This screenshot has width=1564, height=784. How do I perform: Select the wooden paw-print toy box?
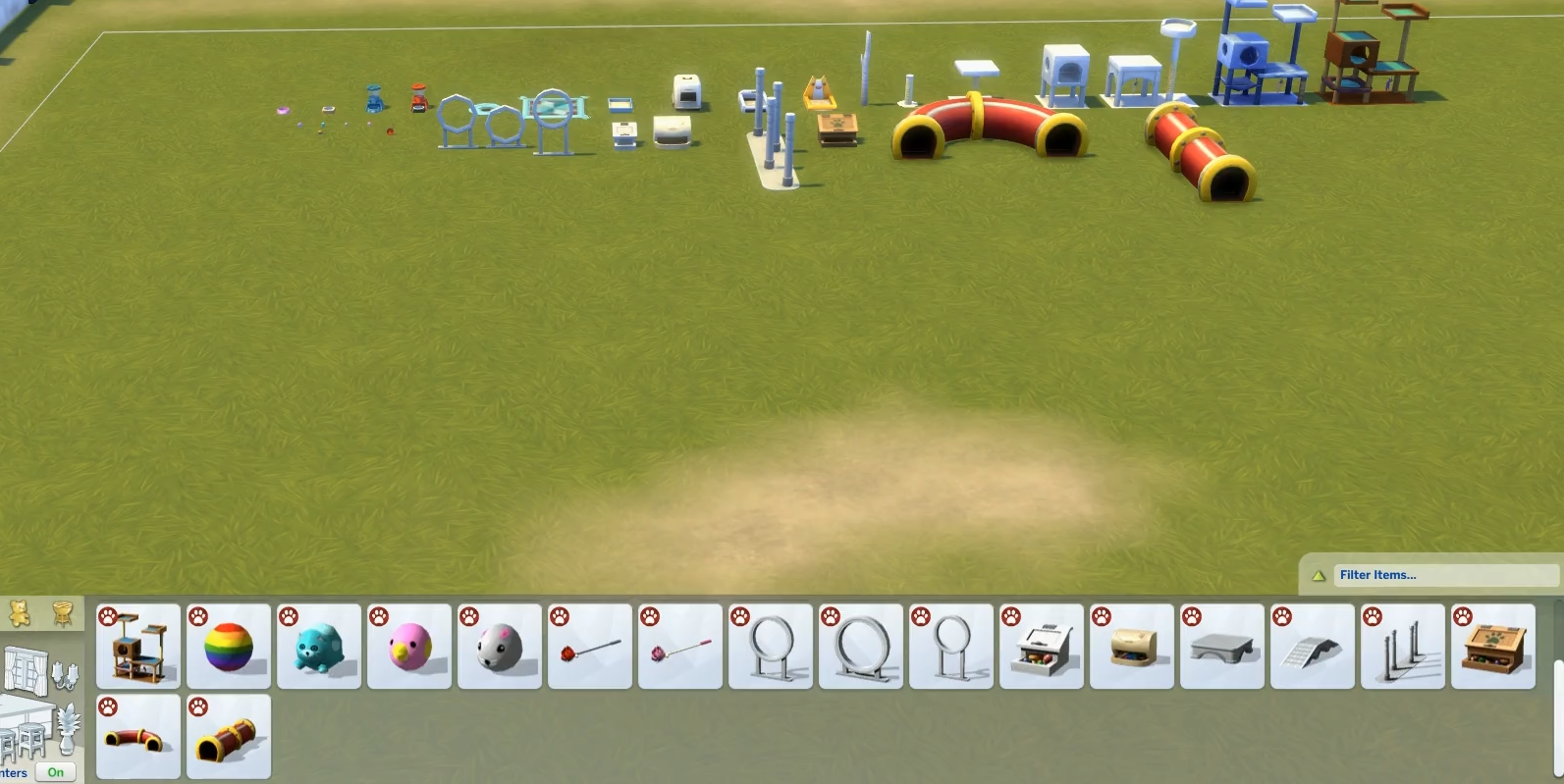(1493, 647)
